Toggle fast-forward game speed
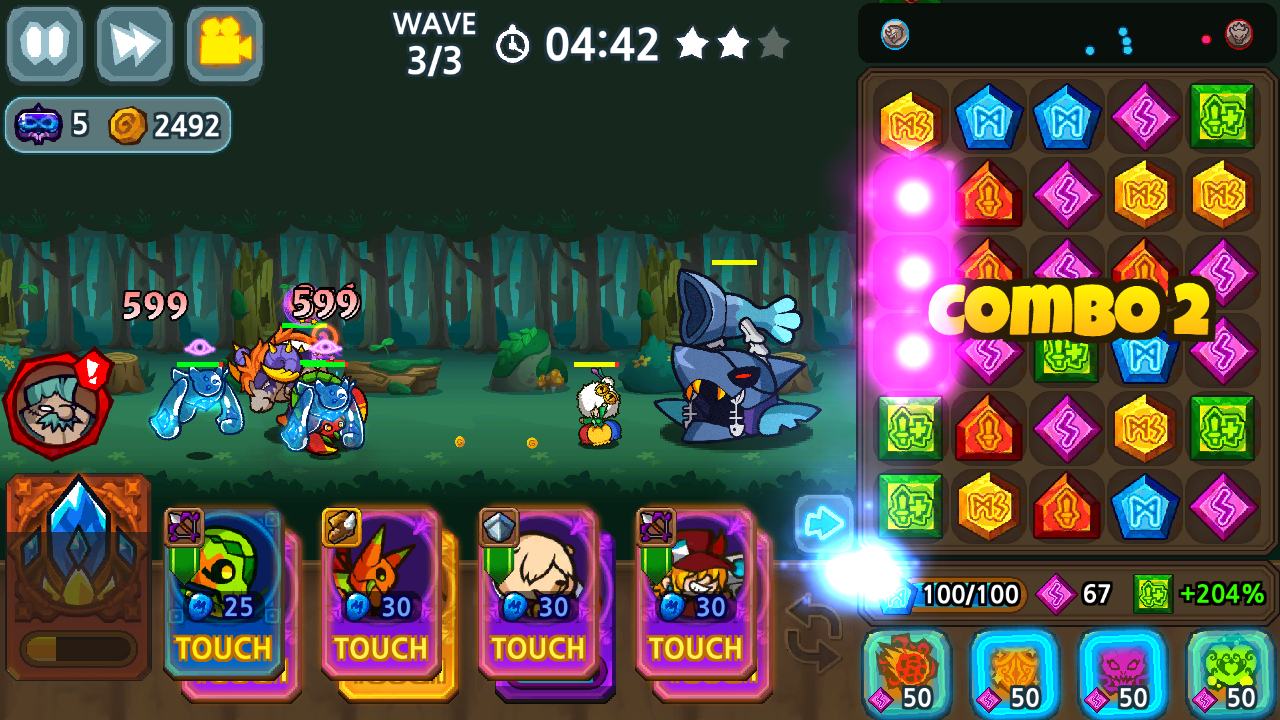 tap(133, 44)
